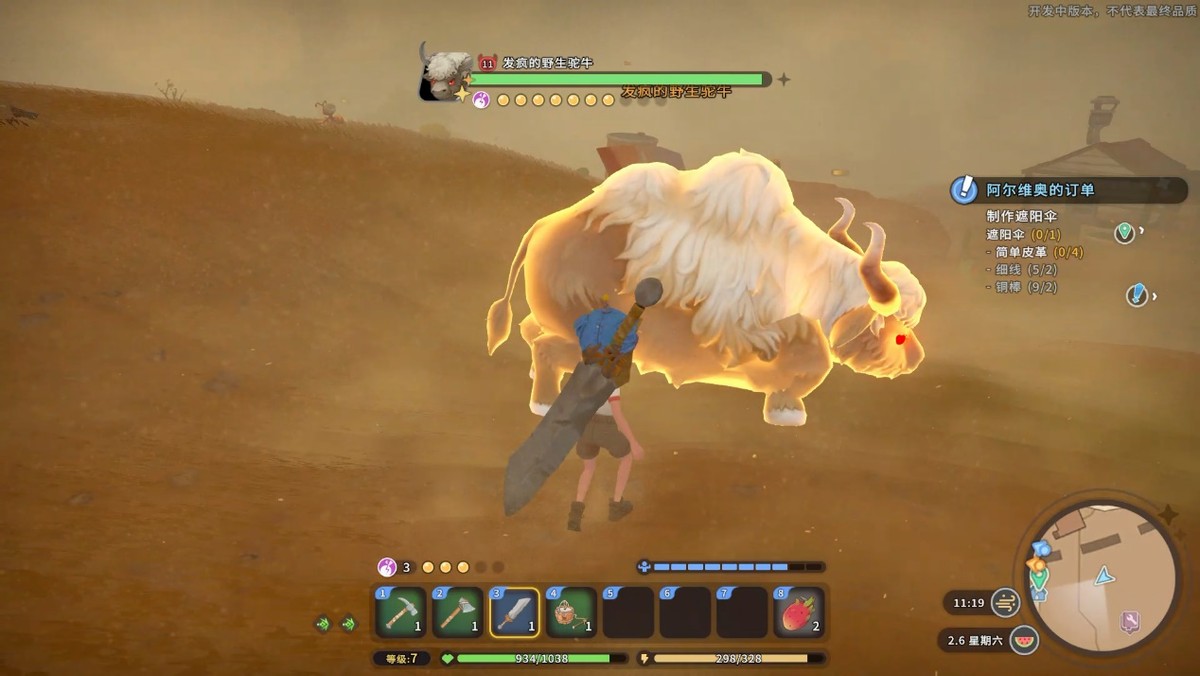The height and width of the screenshot is (676, 1200).
Task: Click the watermelon season icon beside the date
Action: [1024, 640]
